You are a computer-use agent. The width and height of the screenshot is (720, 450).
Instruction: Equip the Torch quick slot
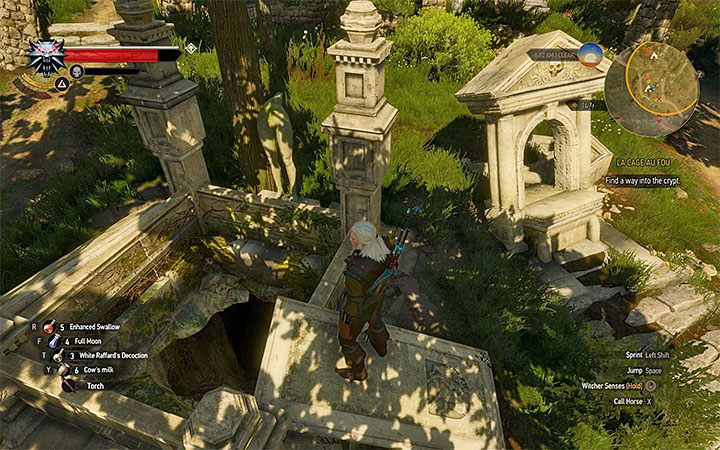(67, 384)
